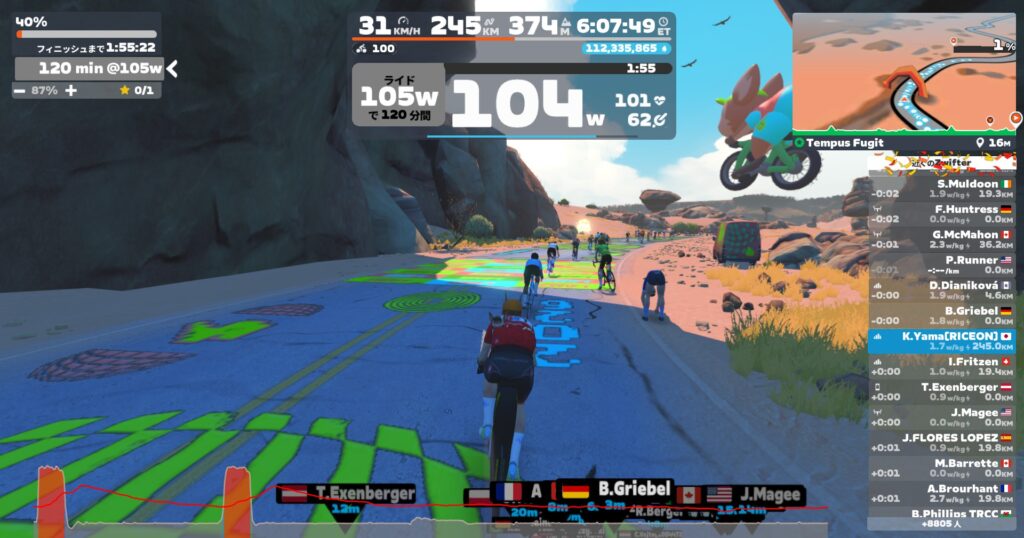
Task: Increase workout intensity with the plus button
Action: (x=71, y=90)
